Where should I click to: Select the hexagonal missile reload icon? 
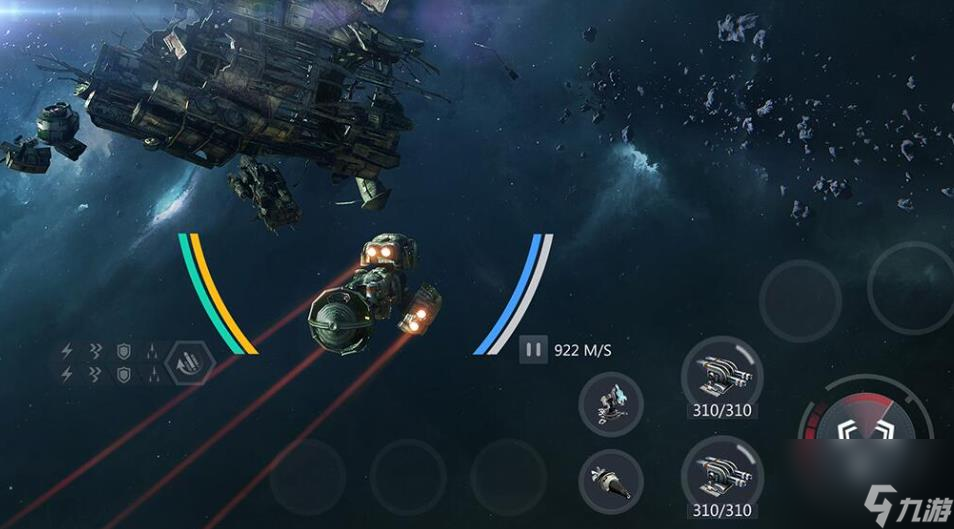190,363
